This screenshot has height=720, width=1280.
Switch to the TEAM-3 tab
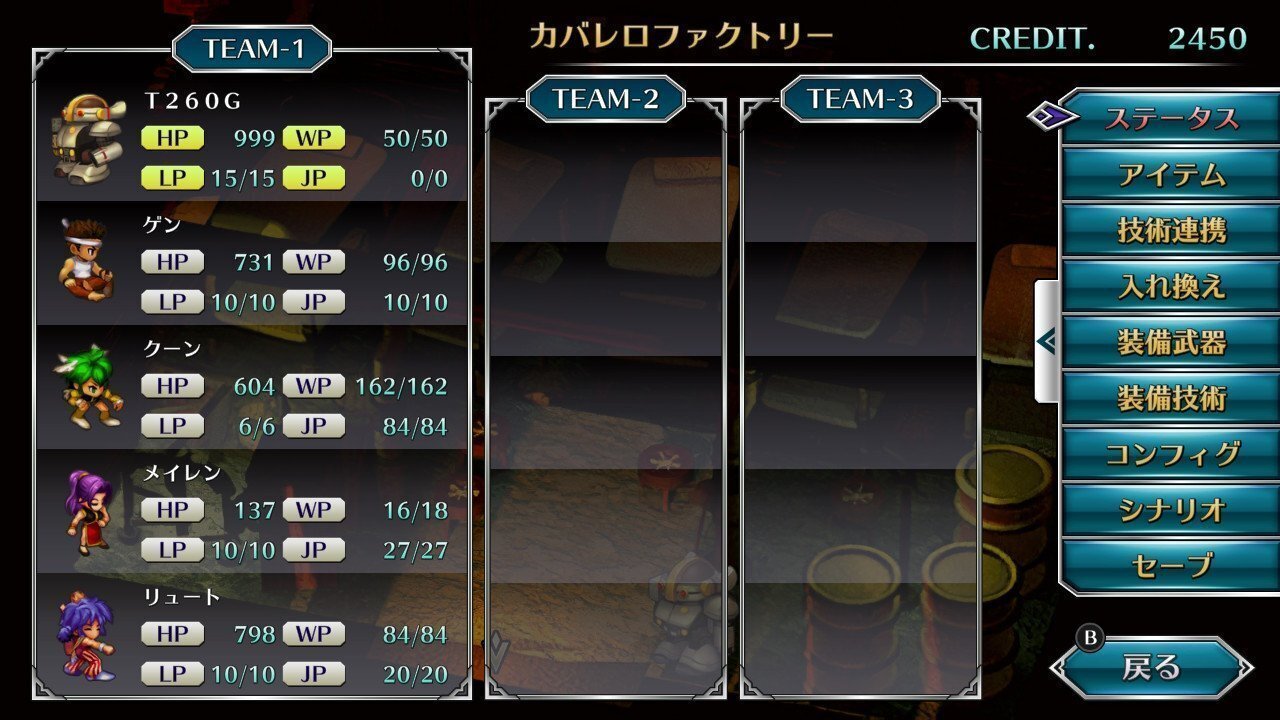pyautogui.click(x=857, y=99)
